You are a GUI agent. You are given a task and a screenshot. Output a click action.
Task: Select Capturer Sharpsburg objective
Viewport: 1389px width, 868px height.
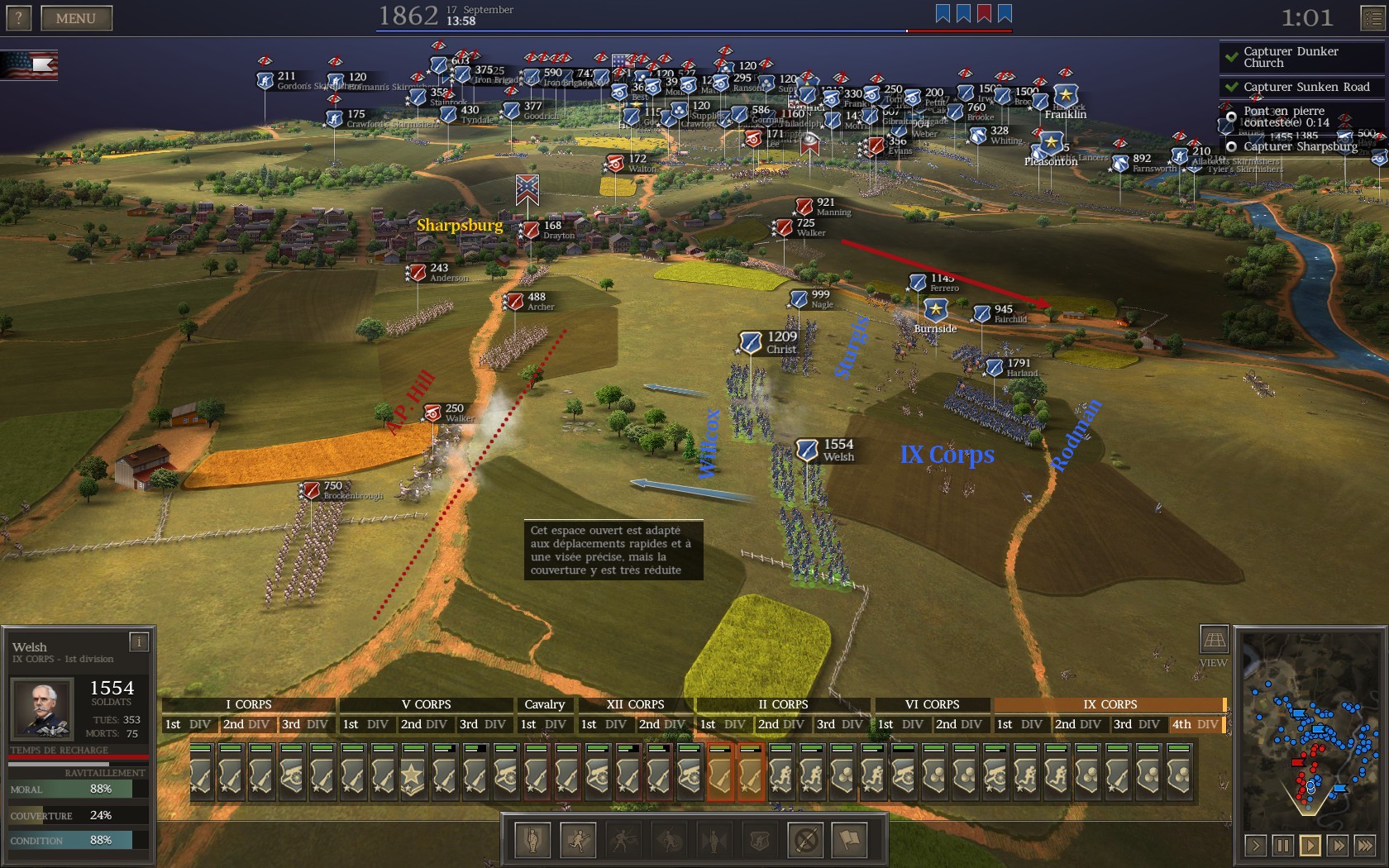[1300, 146]
